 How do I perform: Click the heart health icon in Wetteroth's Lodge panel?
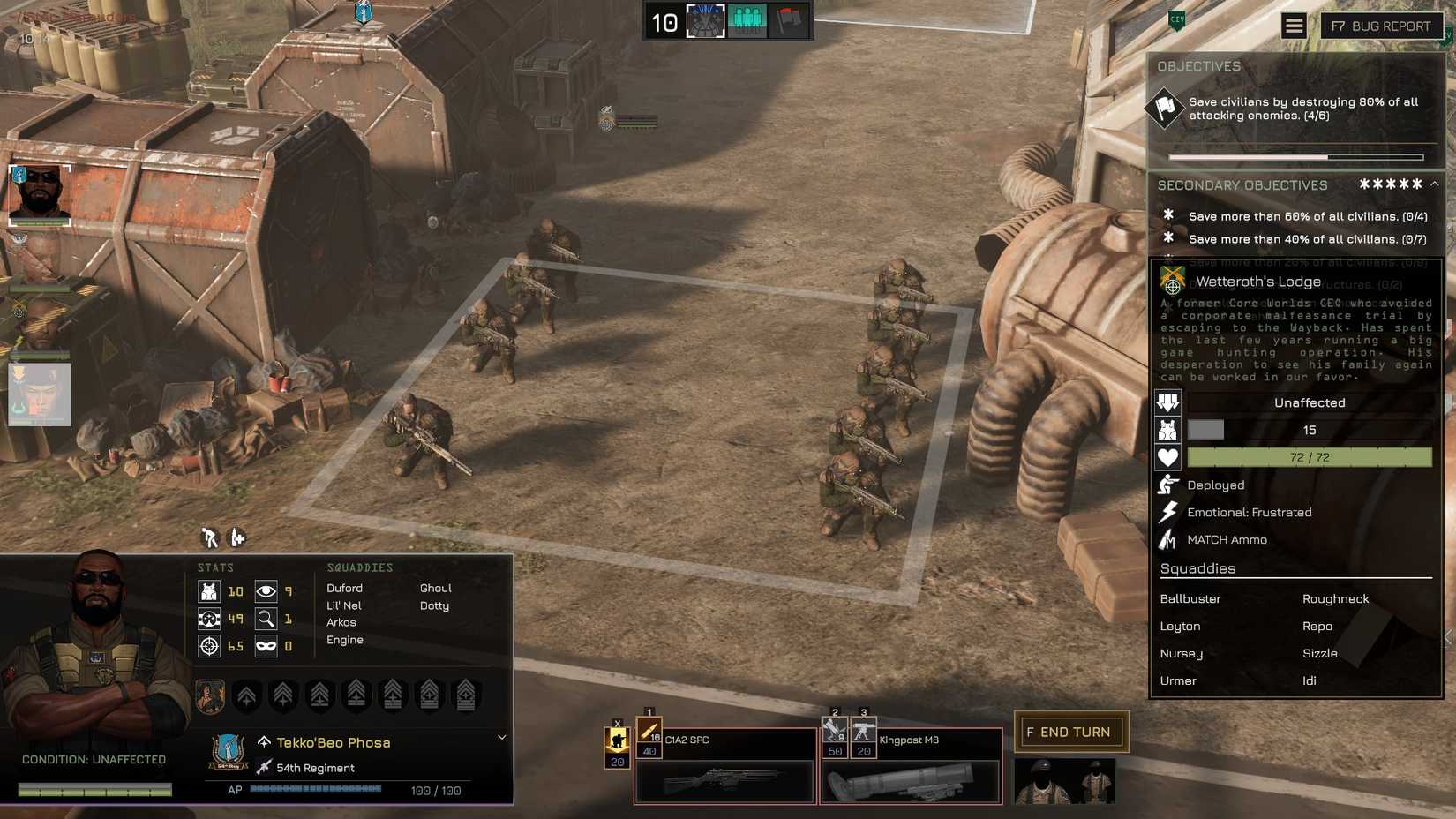point(1168,457)
